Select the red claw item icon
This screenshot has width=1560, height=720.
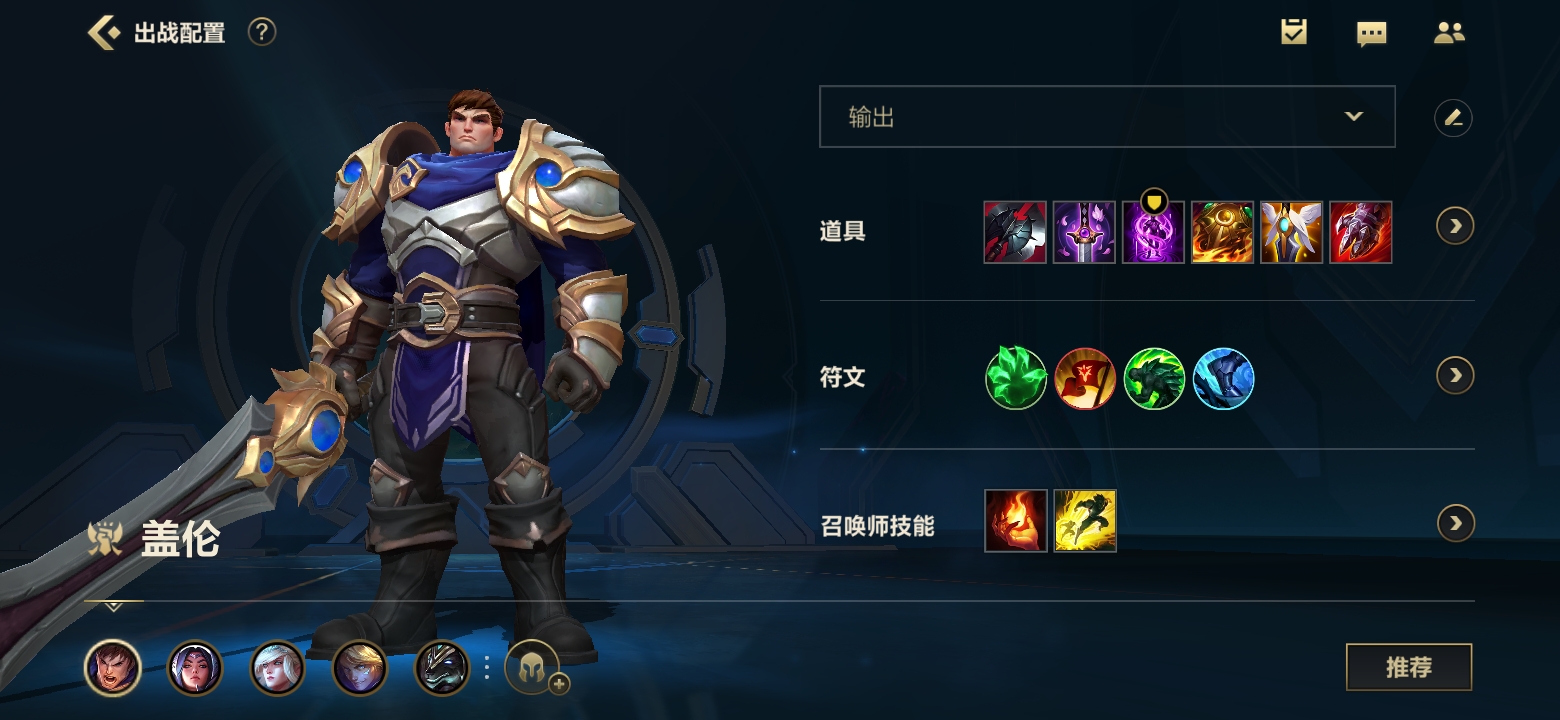tap(1360, 232)
